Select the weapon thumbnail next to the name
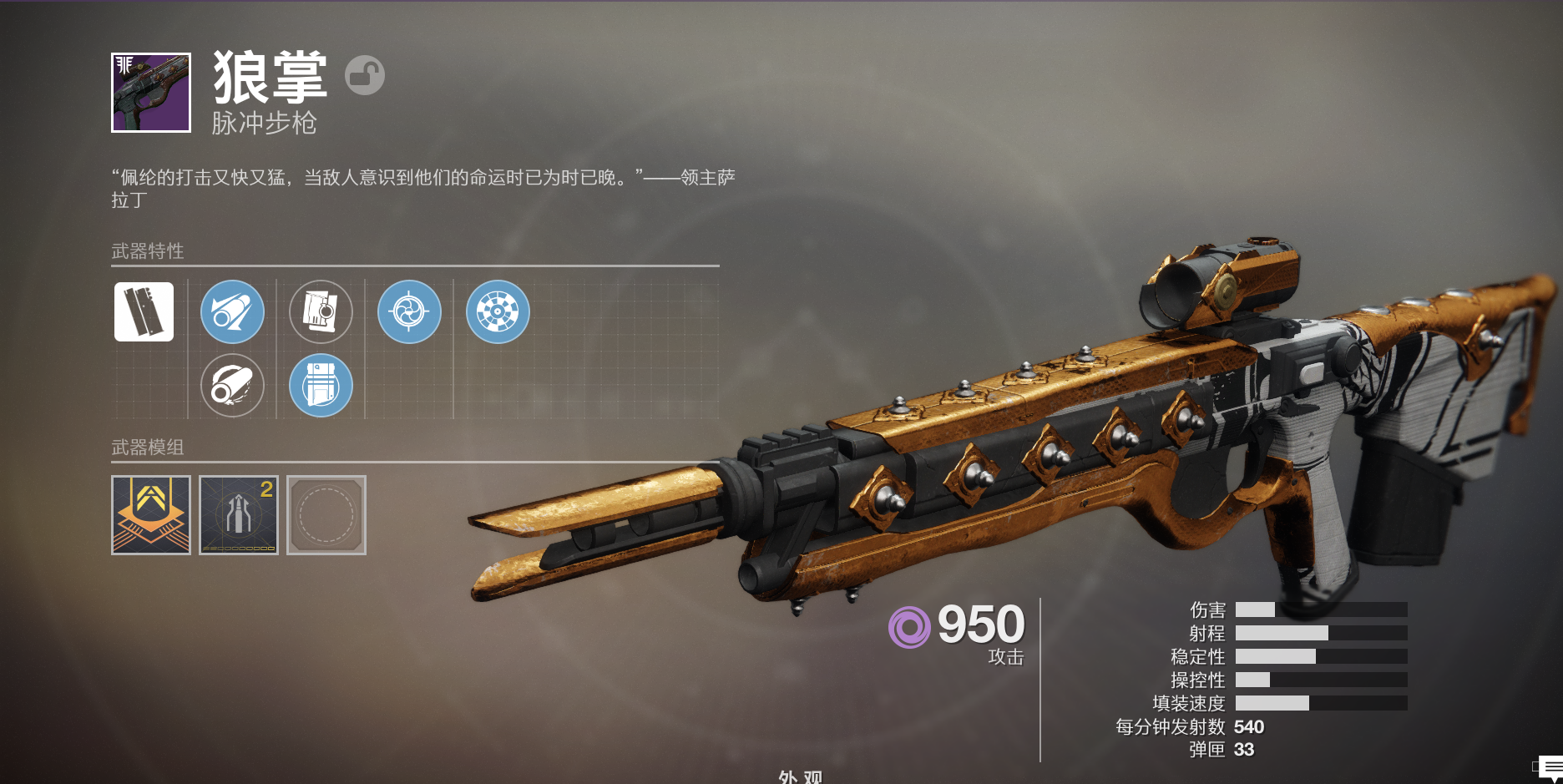 [151, 93]
